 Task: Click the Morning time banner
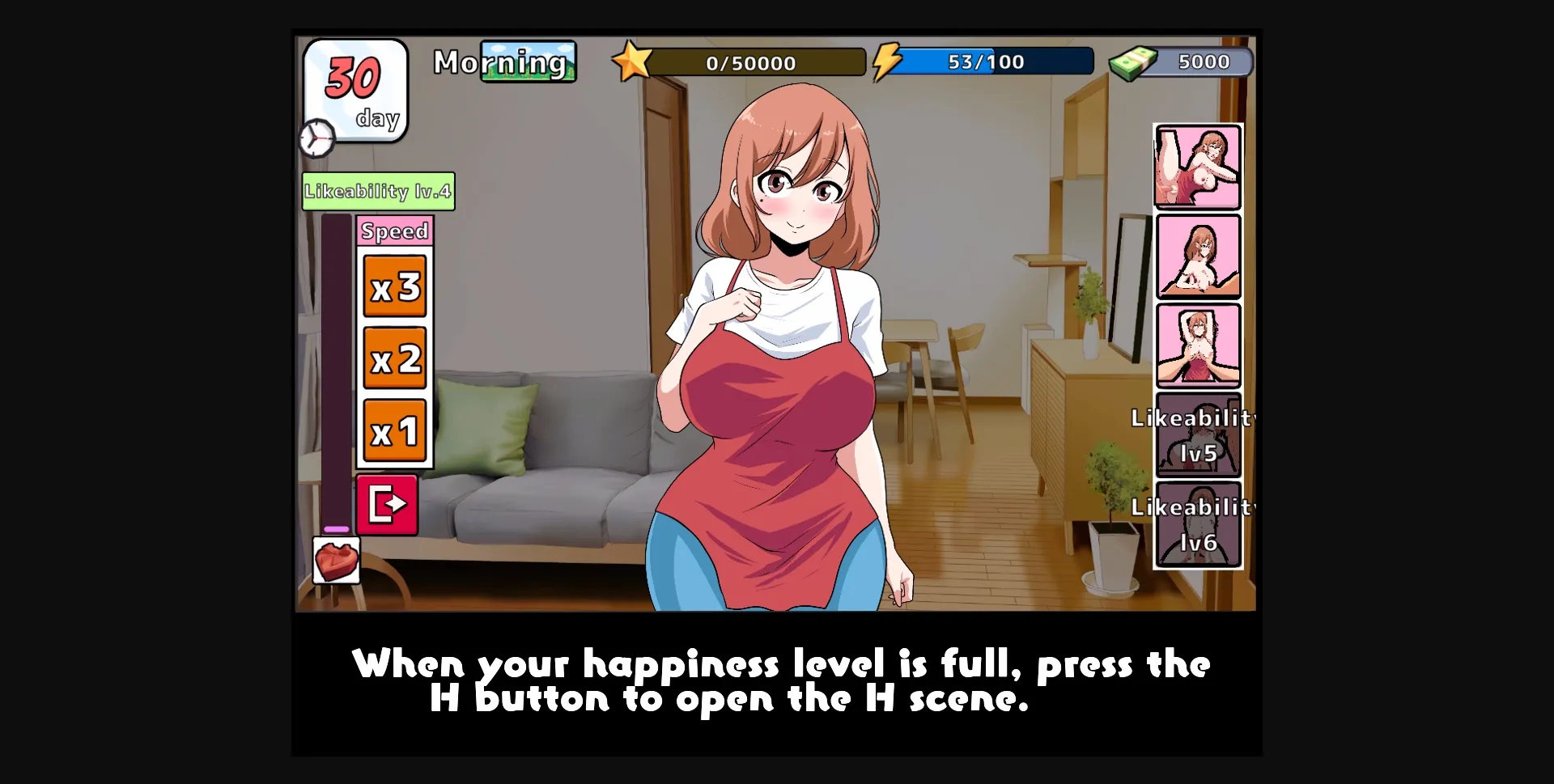coord(500,62)
